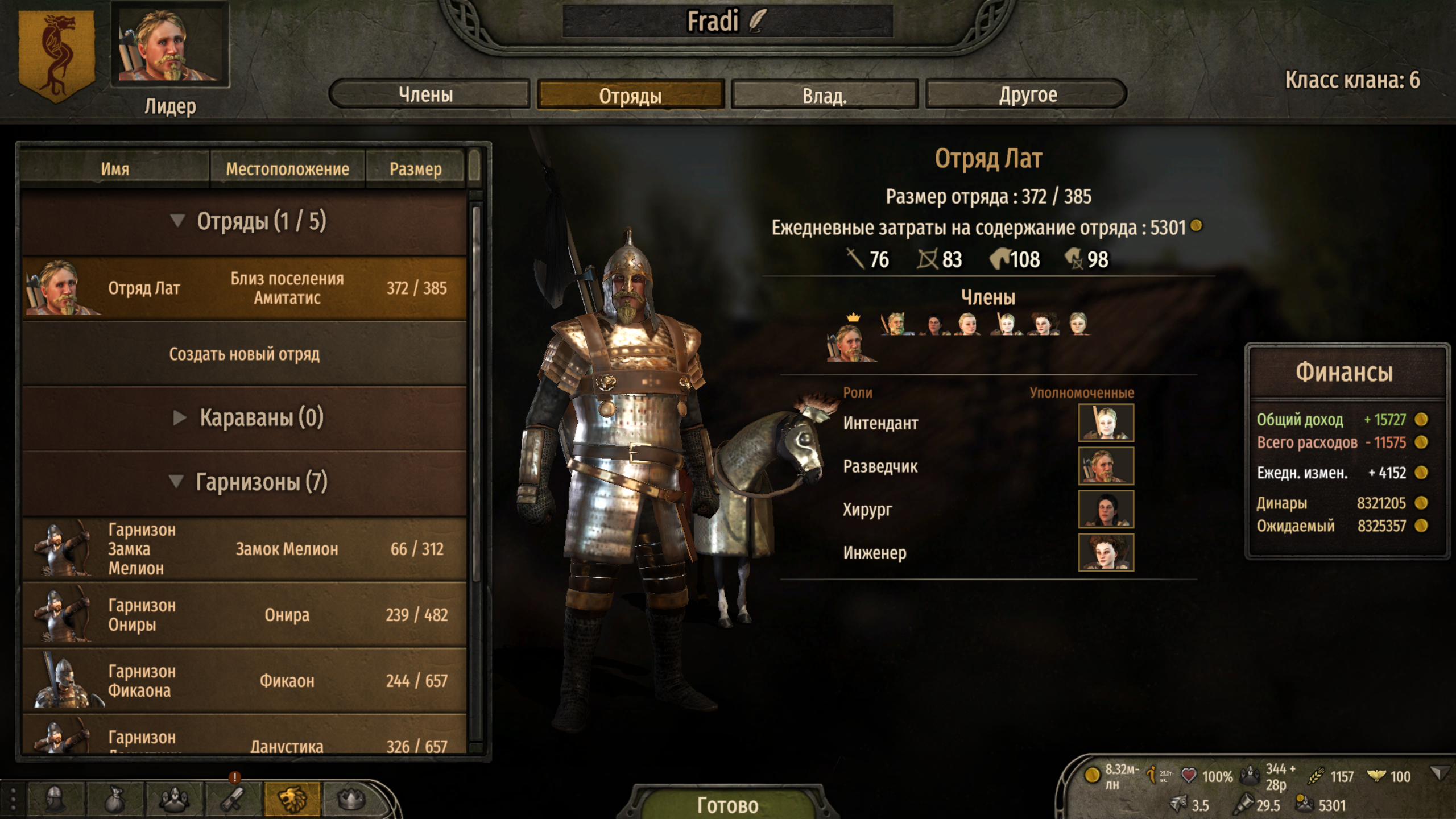
Task: Expand the Караваны (0) section
Action: 179,418
